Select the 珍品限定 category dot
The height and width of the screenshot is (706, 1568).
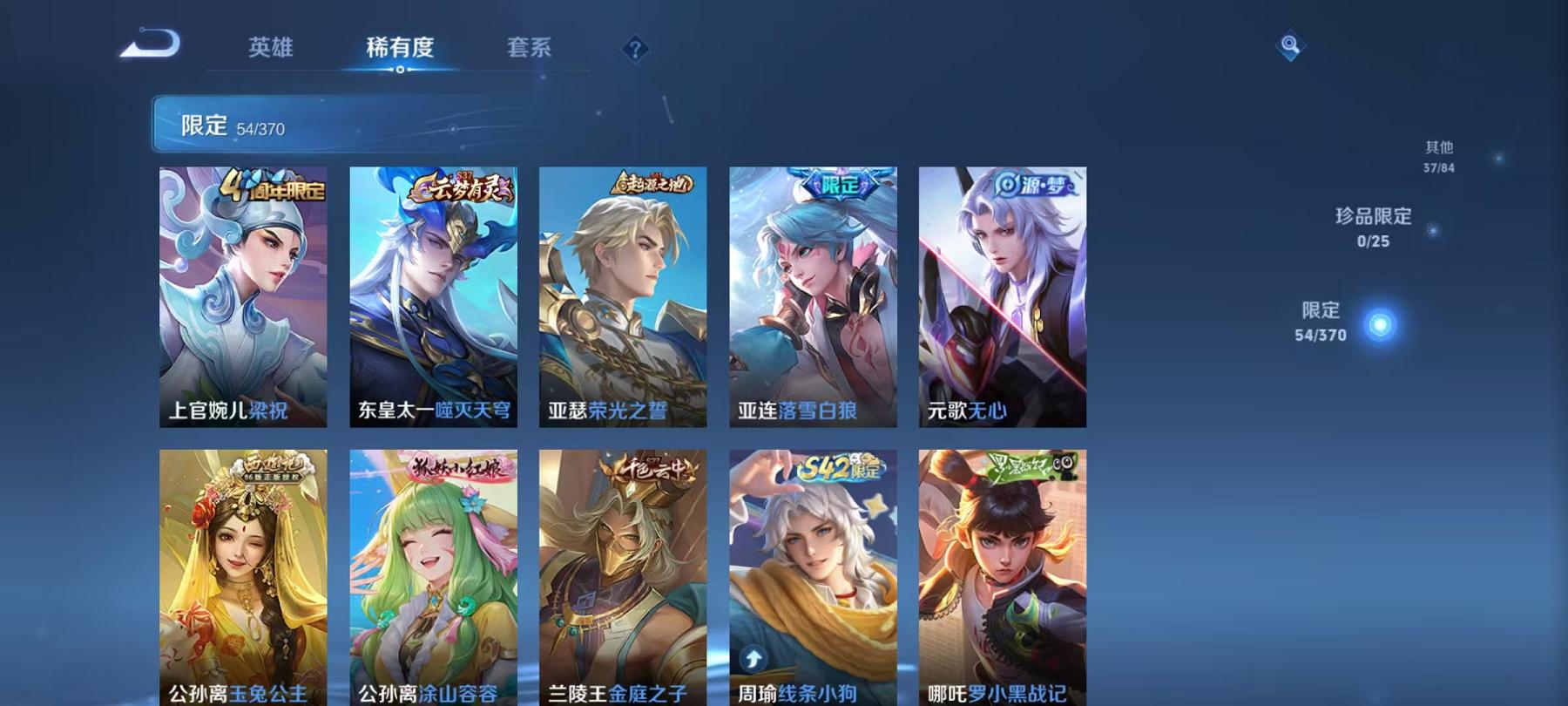(1435, 230)
